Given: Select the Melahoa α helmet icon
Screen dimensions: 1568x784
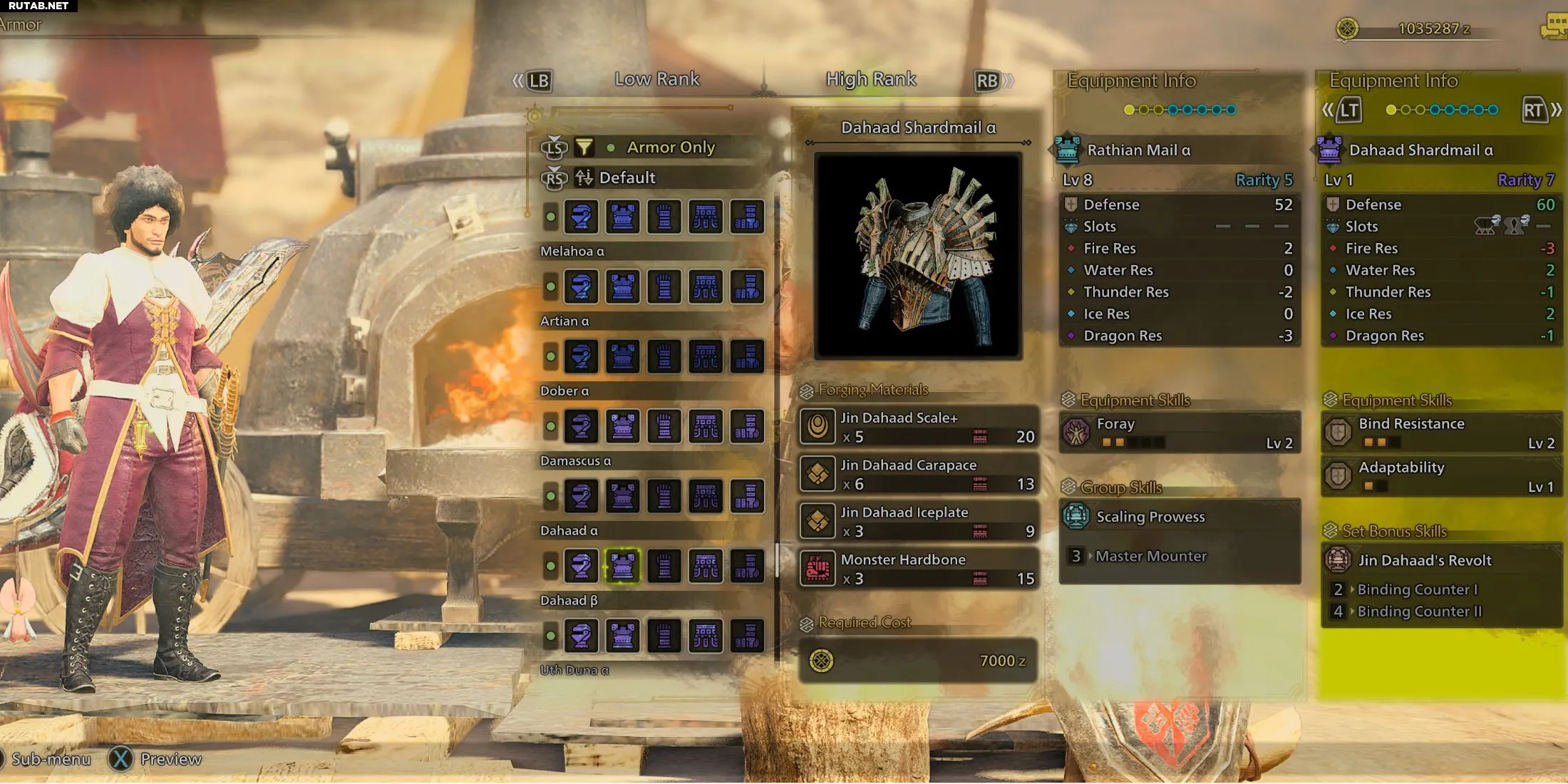Looking at the screenshot, I should 581,217.
